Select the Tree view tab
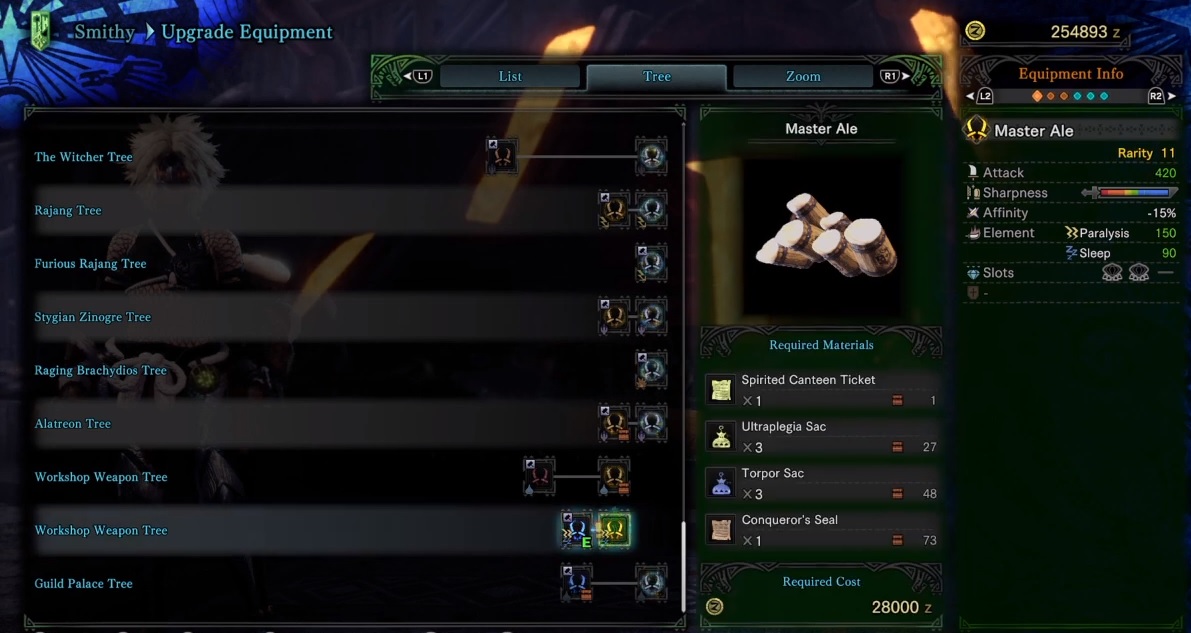Screen dimensions: 1191x633 tap(657, 77)
